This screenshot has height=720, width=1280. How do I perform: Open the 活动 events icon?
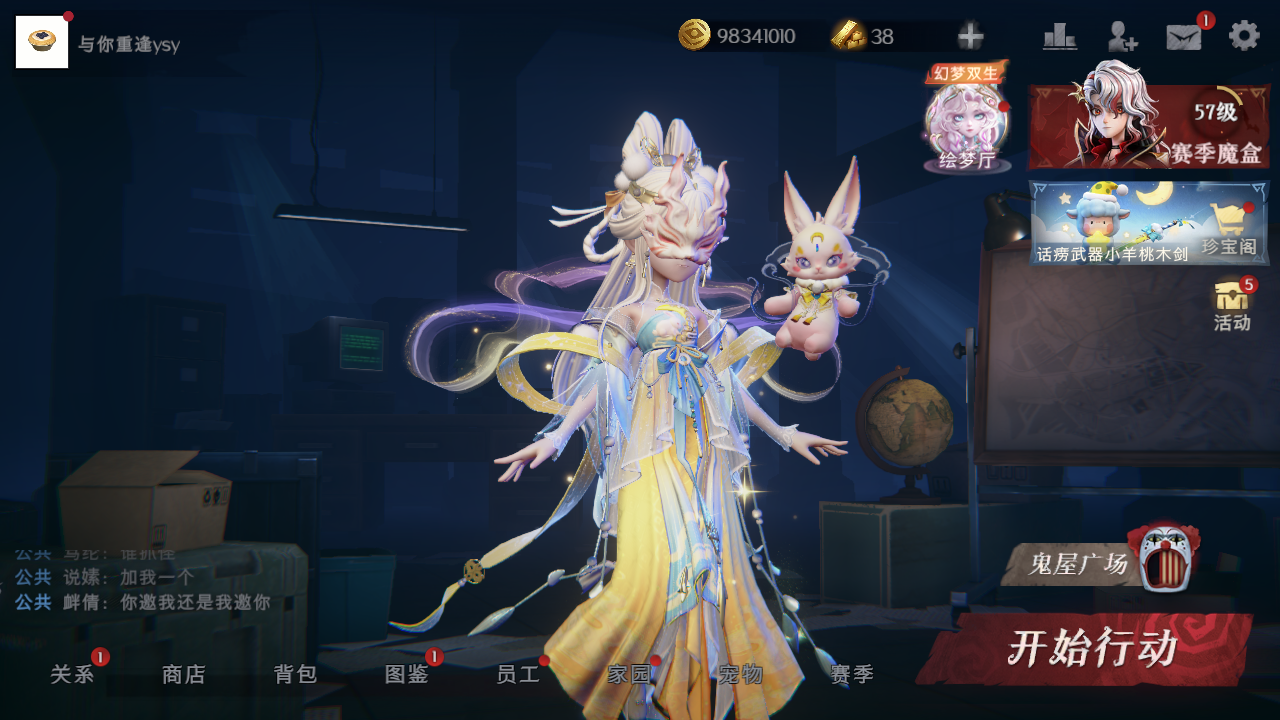pos(1232,305)
